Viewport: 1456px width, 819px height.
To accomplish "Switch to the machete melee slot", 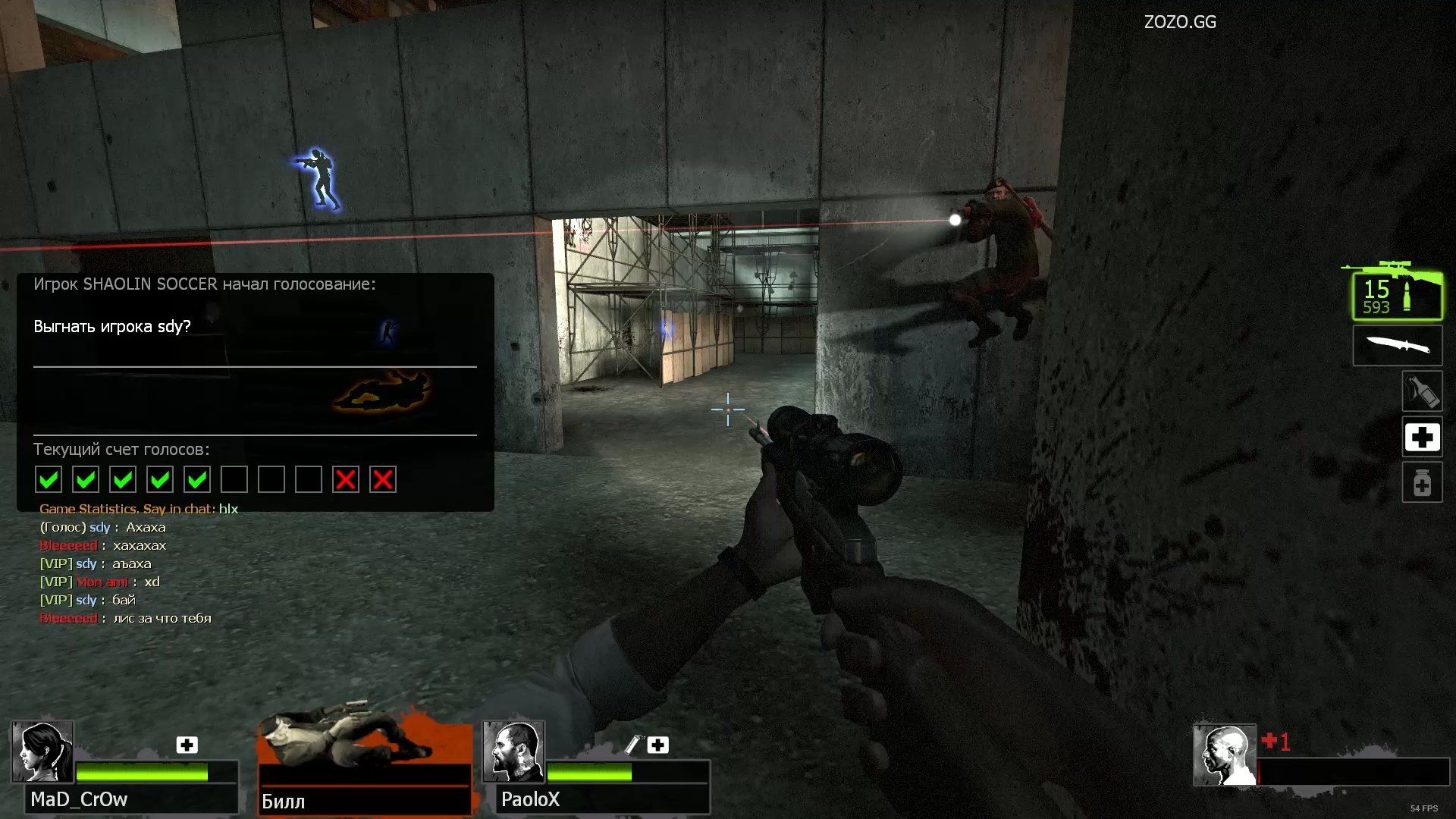I will [1398, 346].
